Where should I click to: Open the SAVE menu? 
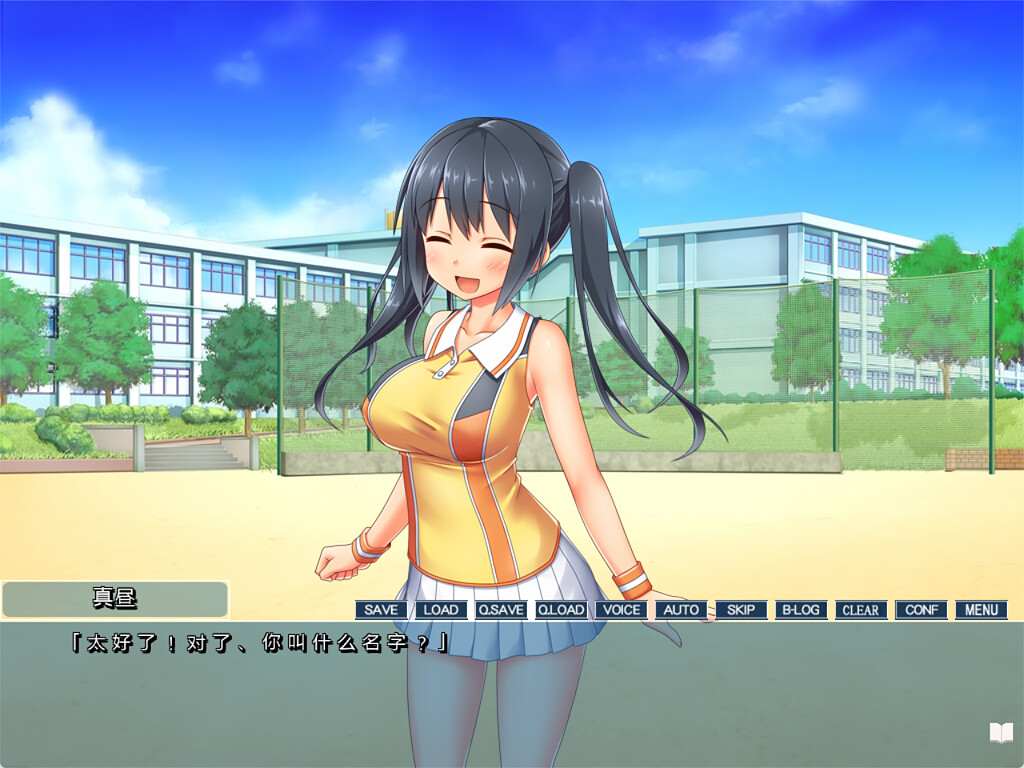tap(381, 610)
